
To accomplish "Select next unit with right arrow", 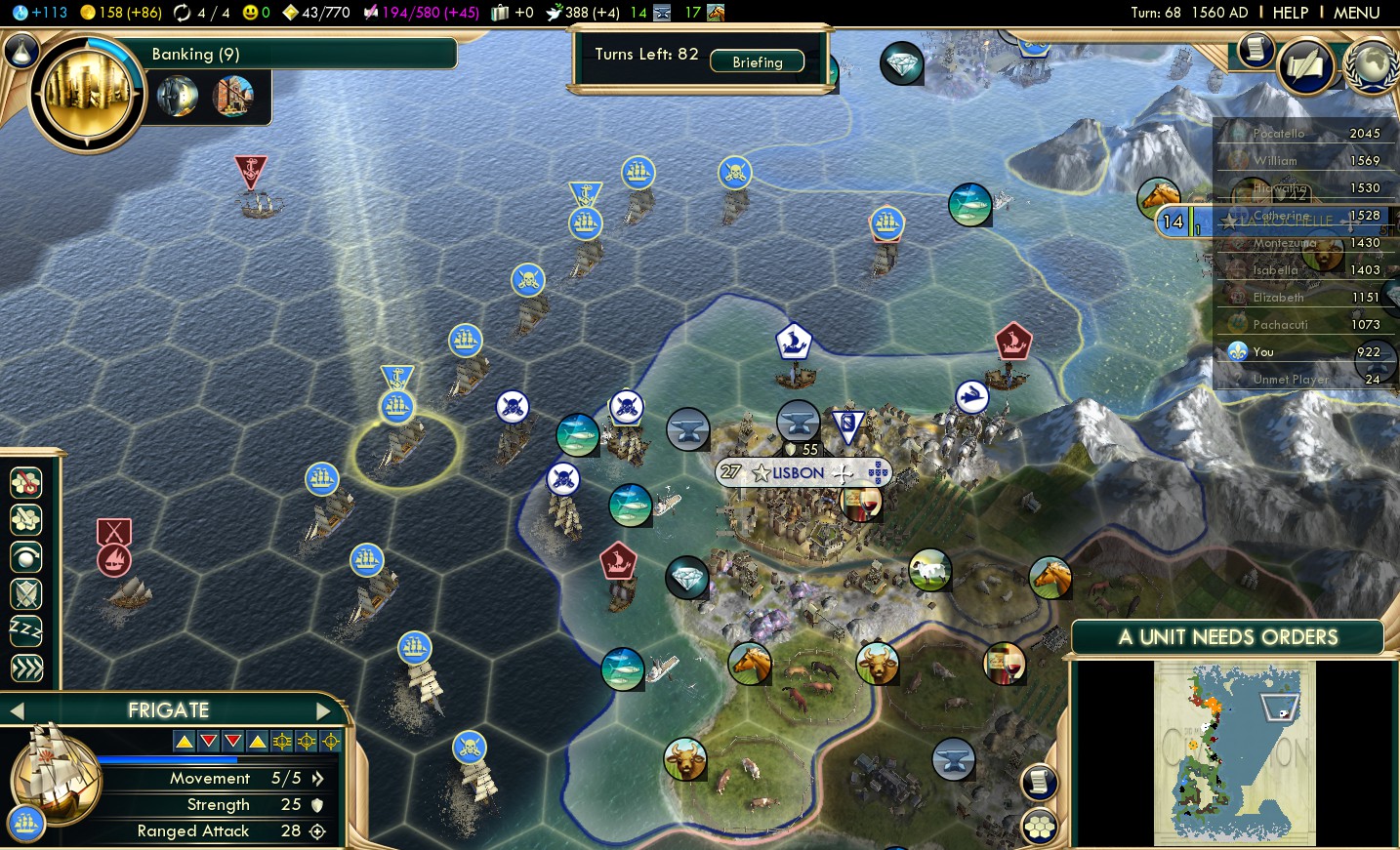I will (323, 711).
